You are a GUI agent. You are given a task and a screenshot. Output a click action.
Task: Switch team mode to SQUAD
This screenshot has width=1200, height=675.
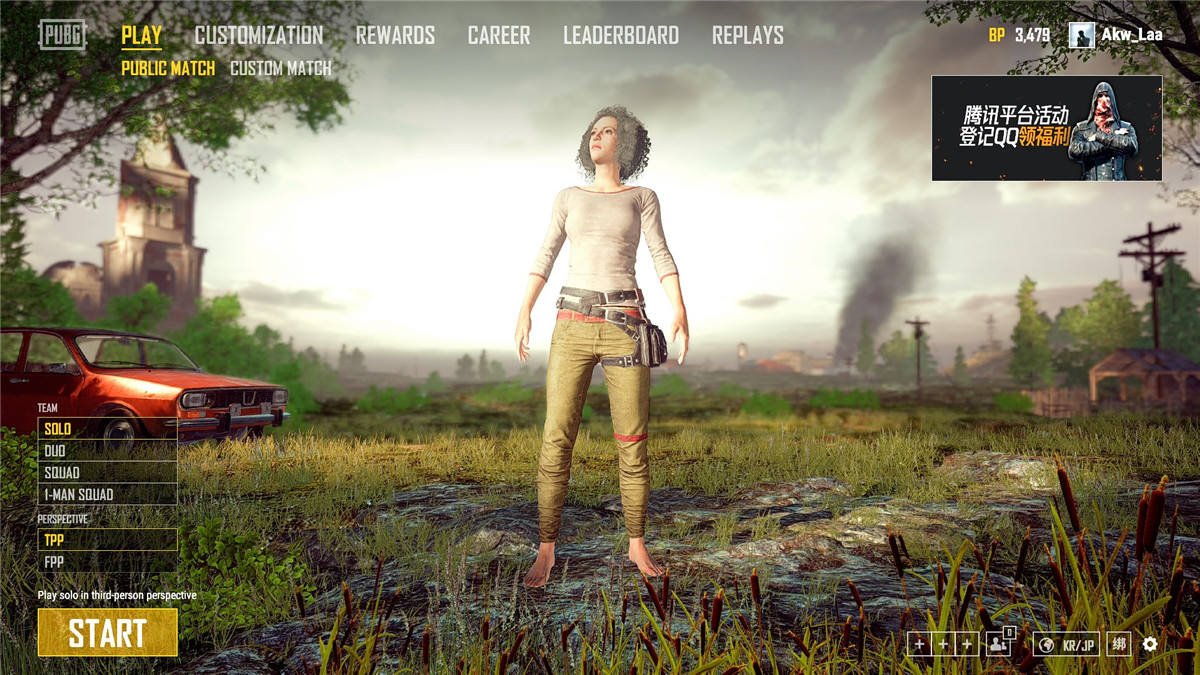107,473
